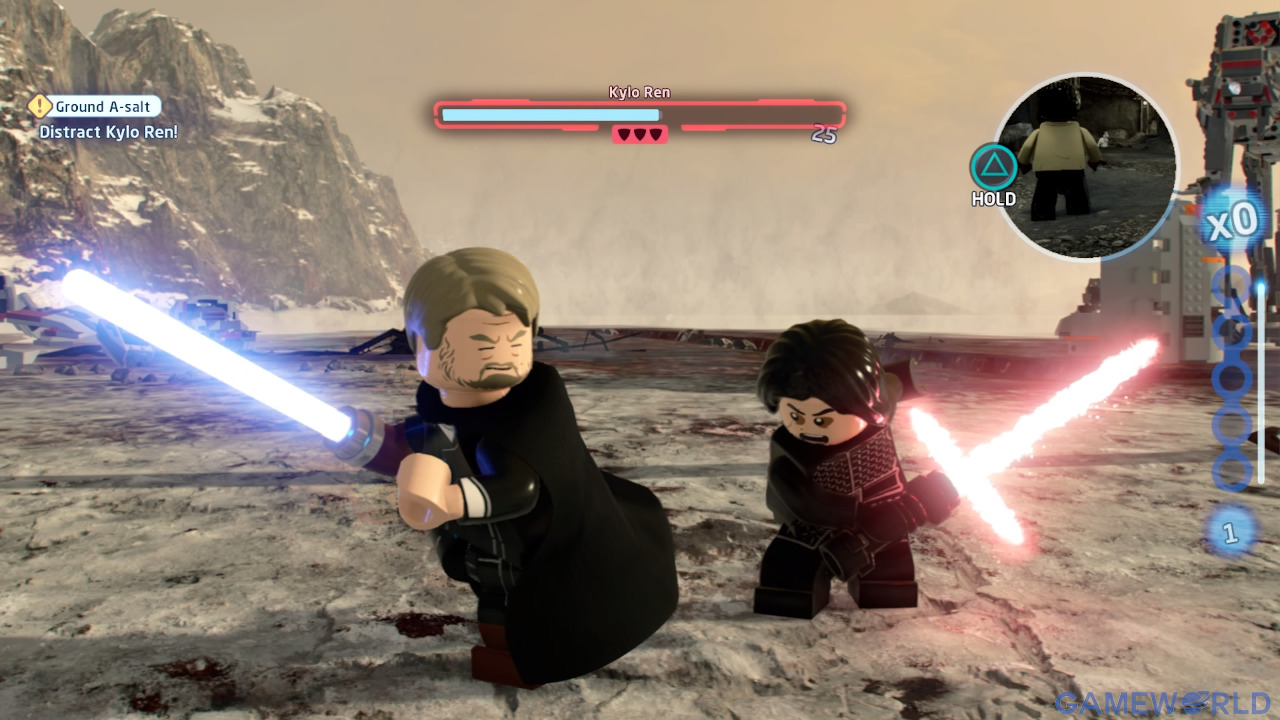1280x720 pixels.
Task: Click the heart icons under Kylo Ren's name
Action: coord(640,134)
